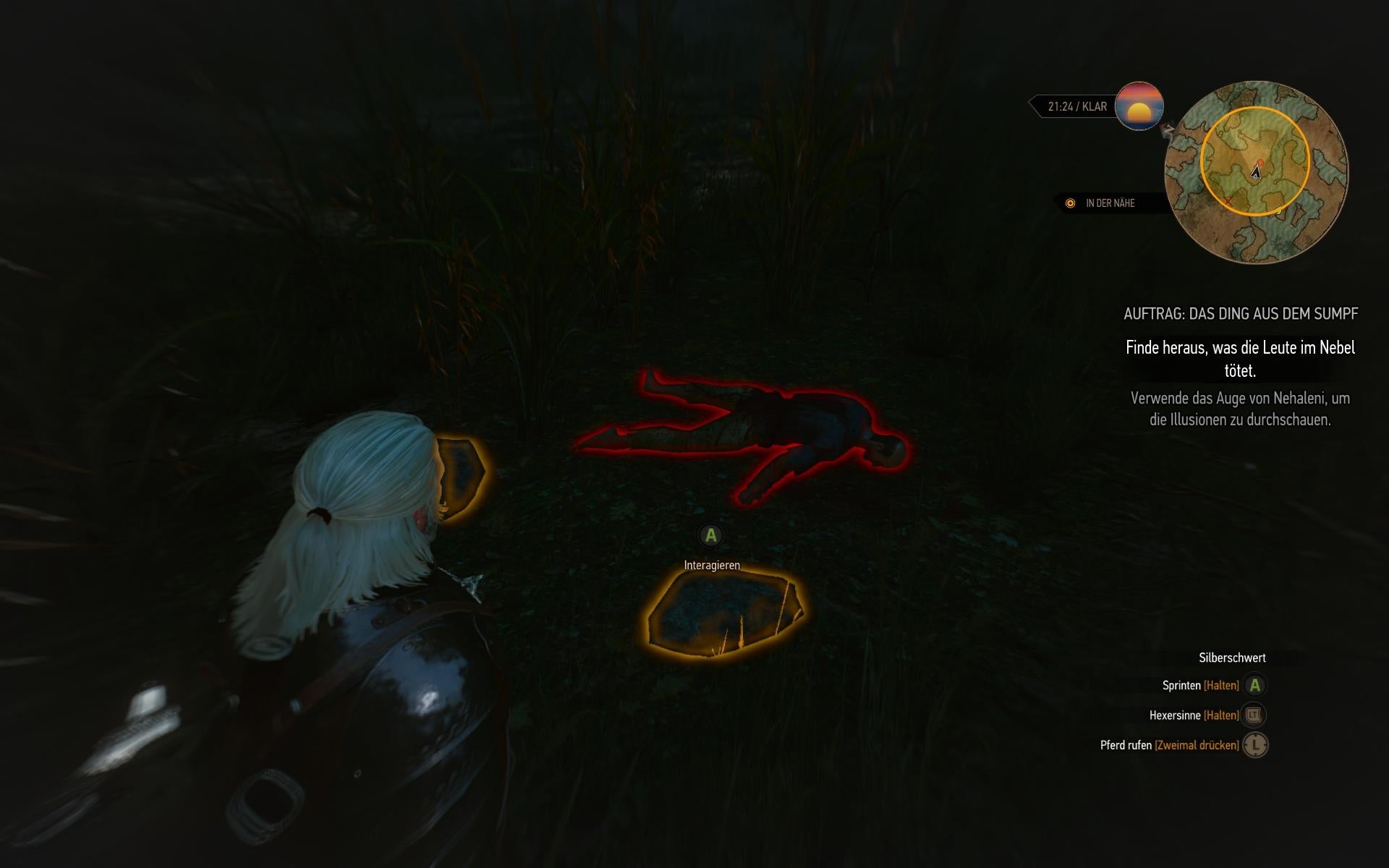
Task: Click the A Sprinten button icon
Action: 1255,684
